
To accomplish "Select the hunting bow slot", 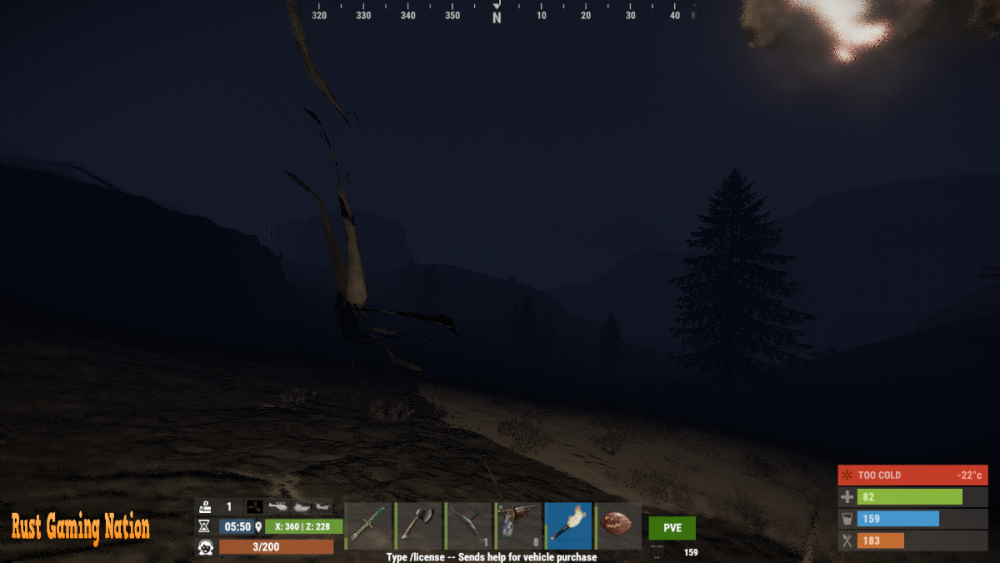I will click(x=469, y=526).
